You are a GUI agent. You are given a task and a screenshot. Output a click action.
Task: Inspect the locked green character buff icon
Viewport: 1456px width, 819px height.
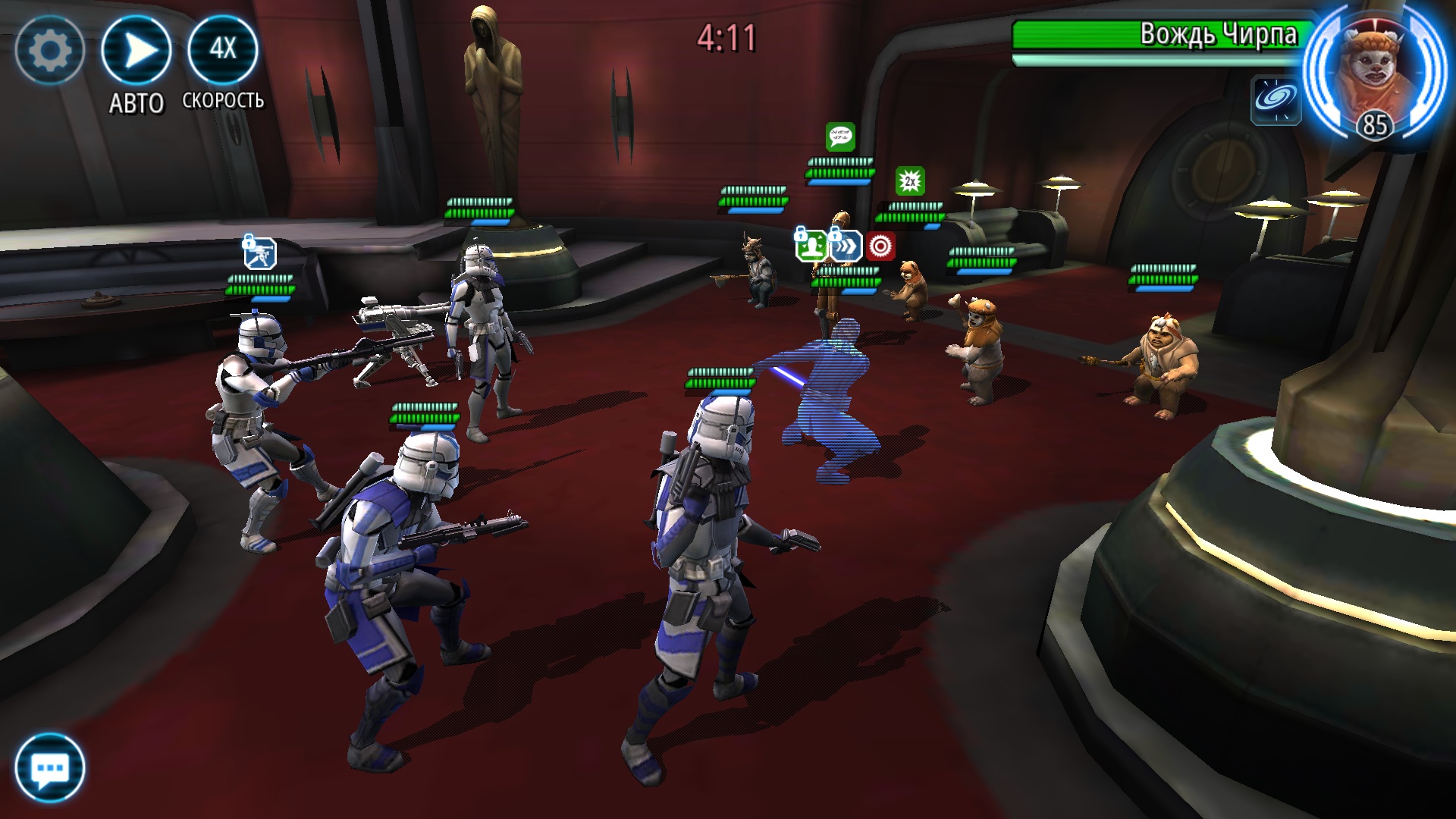pos(811,246)
